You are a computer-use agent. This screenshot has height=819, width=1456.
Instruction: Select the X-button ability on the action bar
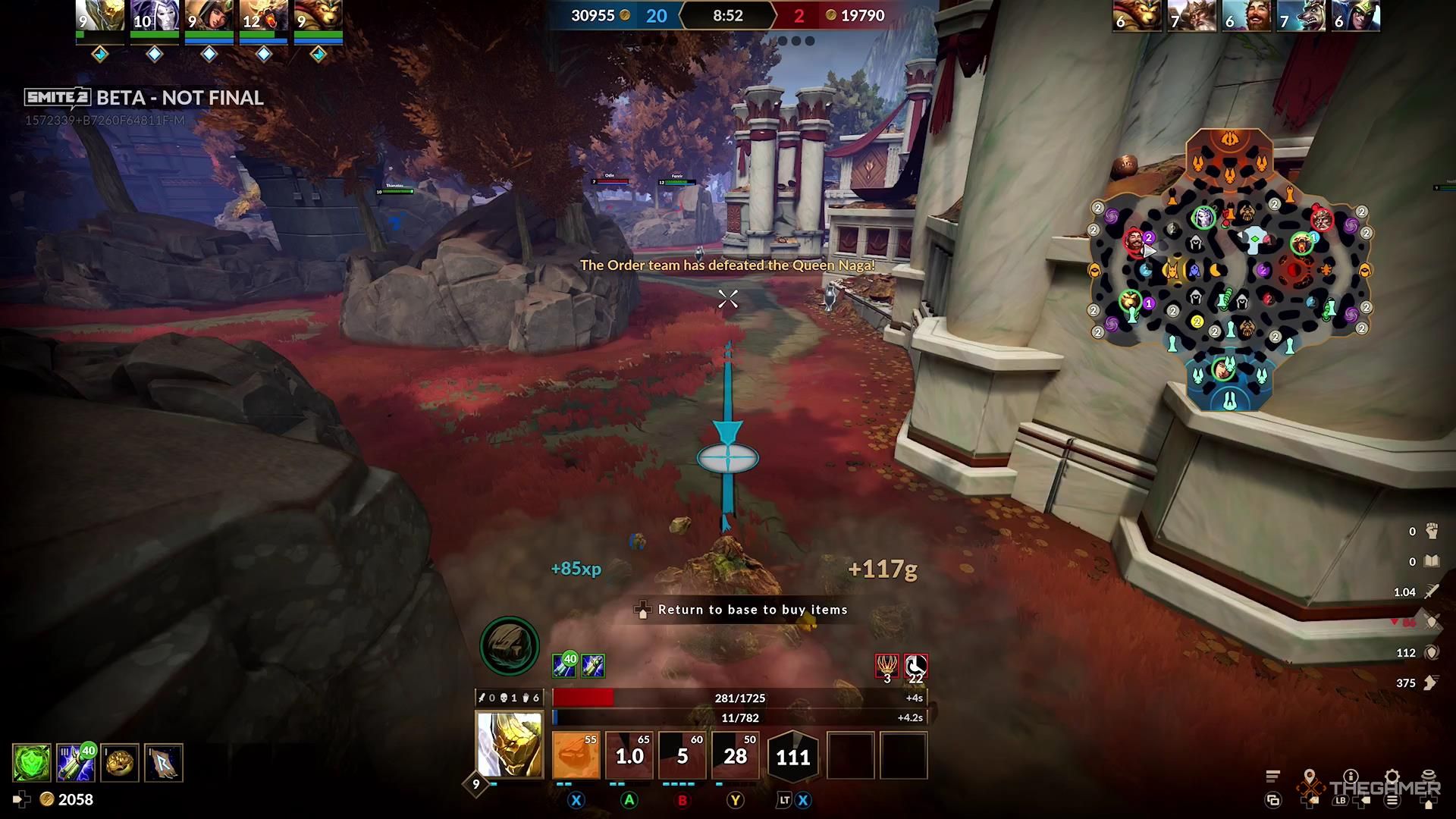[575, 755]
